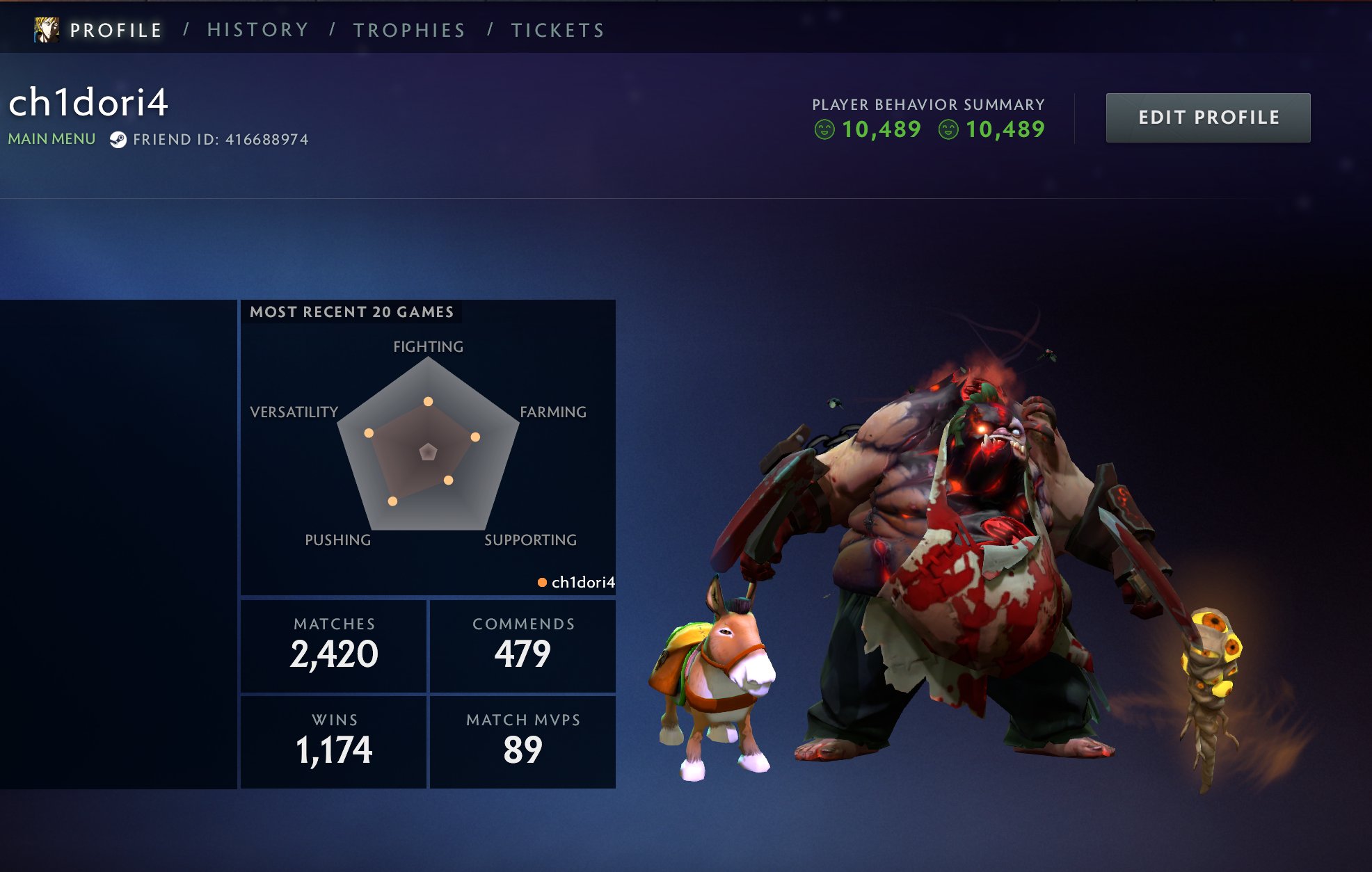The image size is (1372, 872).
Task: Show the Tickets tab
Action: pos(557,30)
